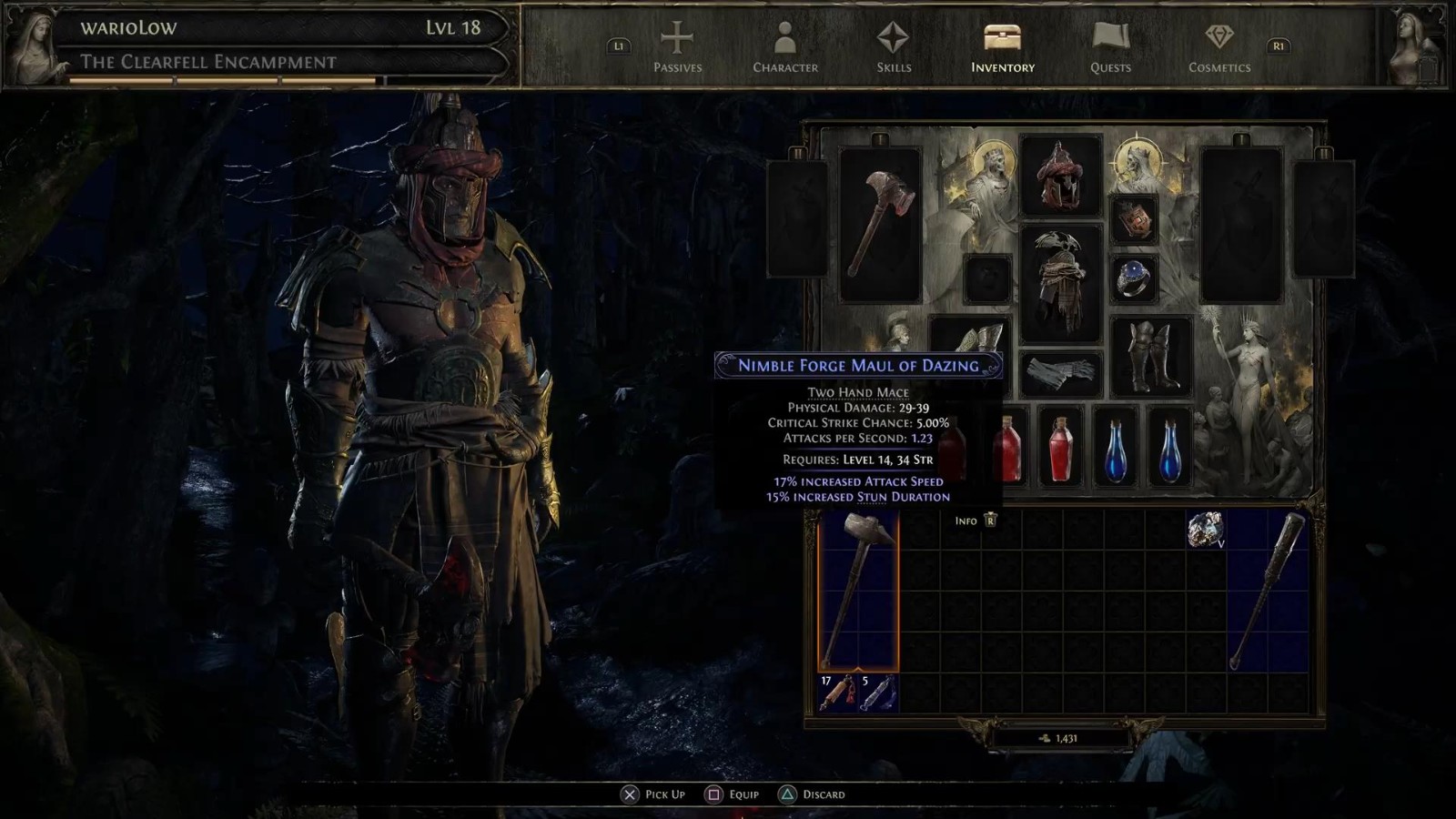The width and height of the screenshot is (1456, 819).
Task: Click the equipped gloves slot
Action: point(1060,373)
